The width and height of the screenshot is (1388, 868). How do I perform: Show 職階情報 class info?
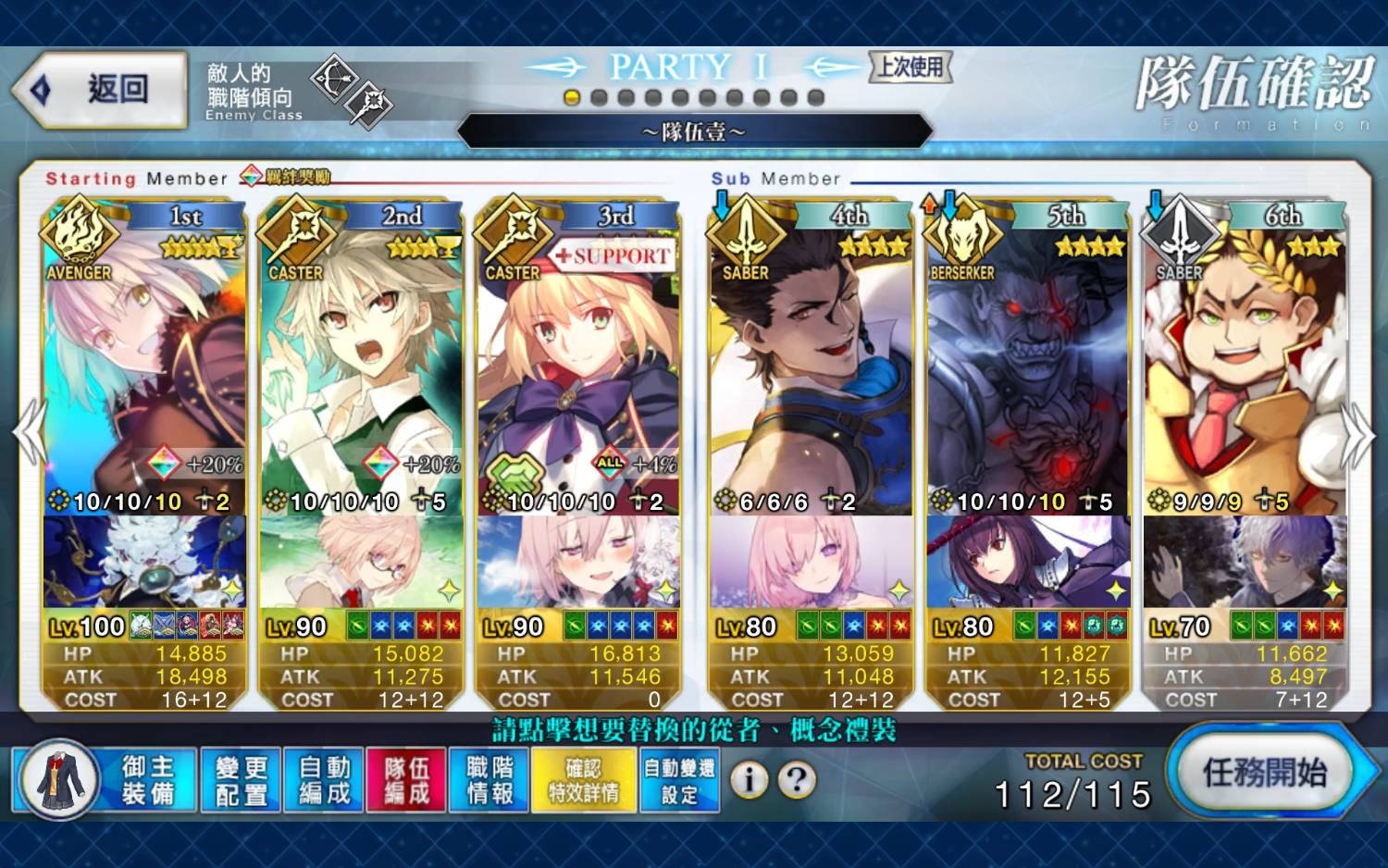click(x=490, y=780)
